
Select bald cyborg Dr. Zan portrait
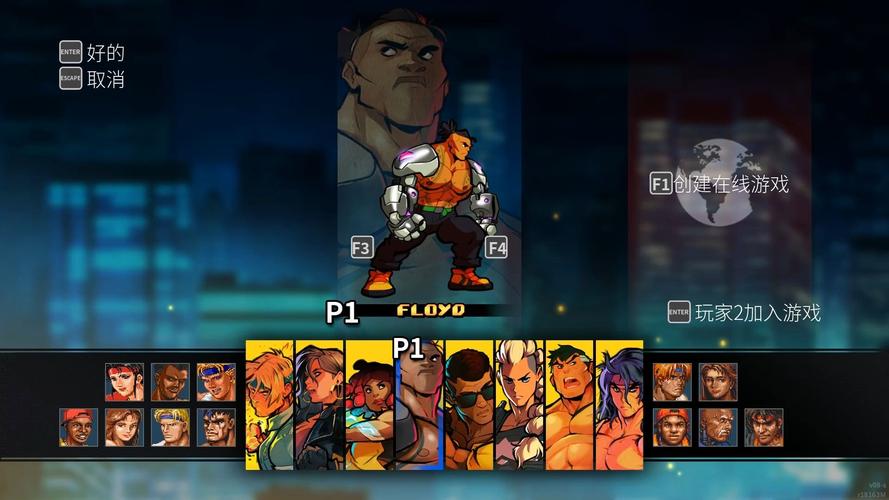[718, 427]
